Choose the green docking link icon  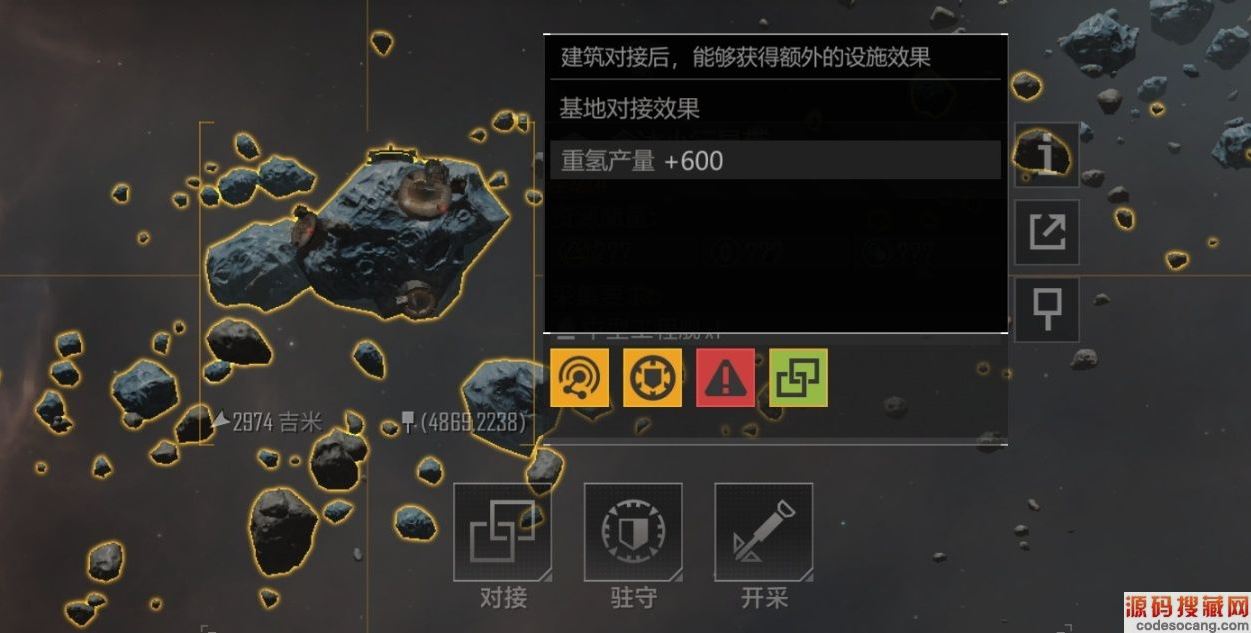(x=799, y=377)
